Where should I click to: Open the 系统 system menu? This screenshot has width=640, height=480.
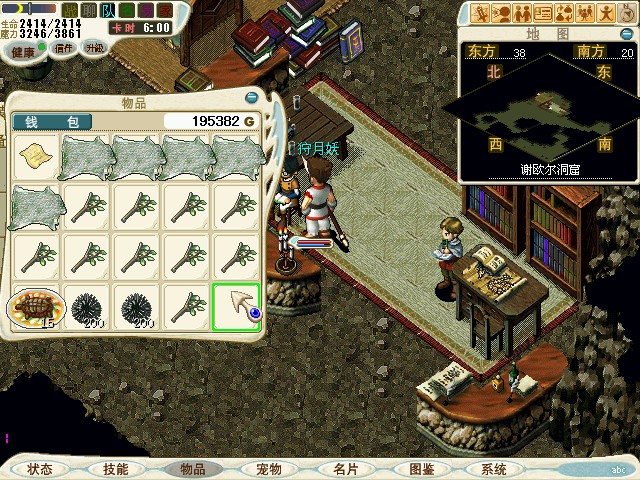(493, 469)
